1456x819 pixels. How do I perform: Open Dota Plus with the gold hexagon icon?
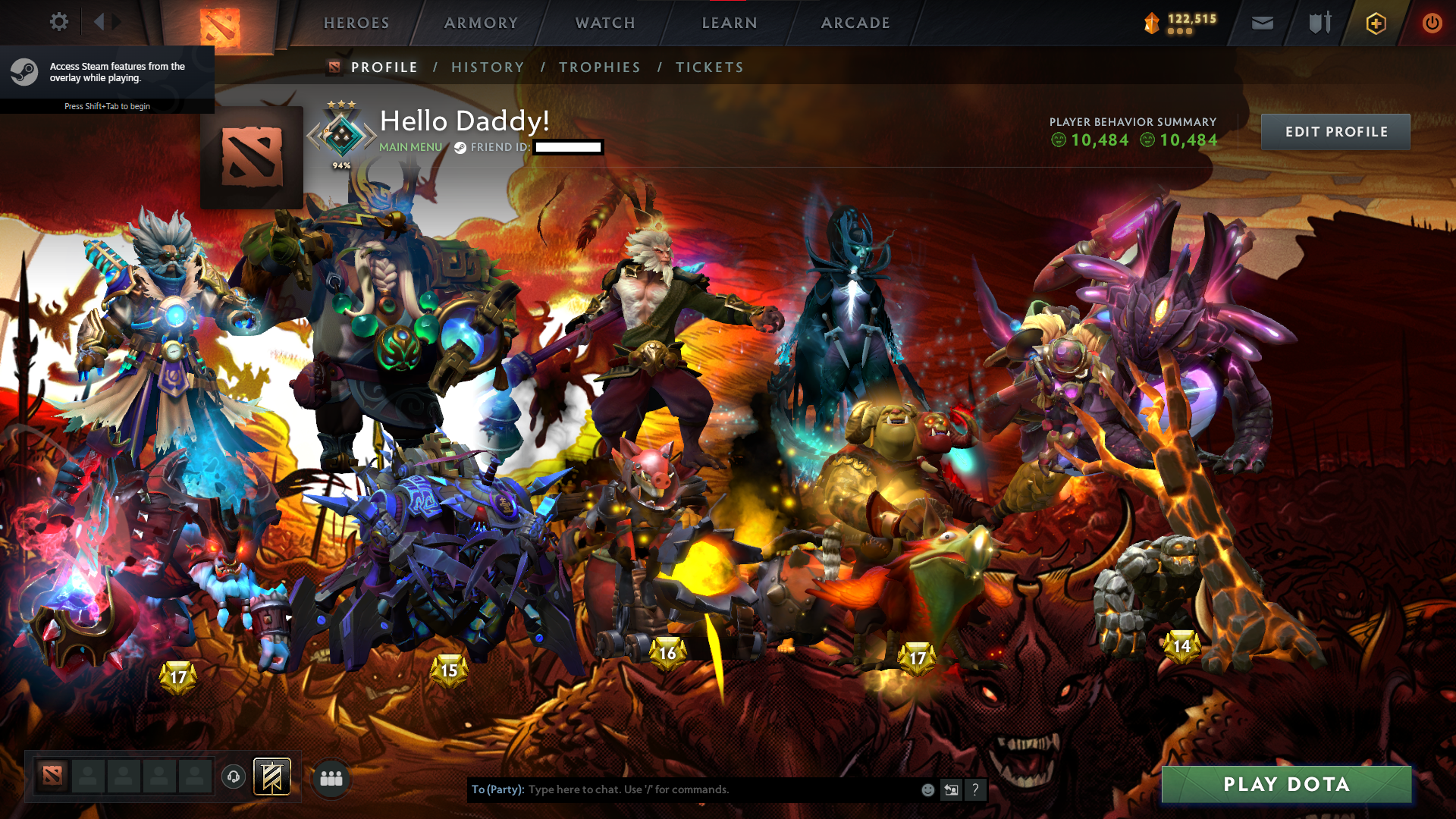(x=1375, y=23)
